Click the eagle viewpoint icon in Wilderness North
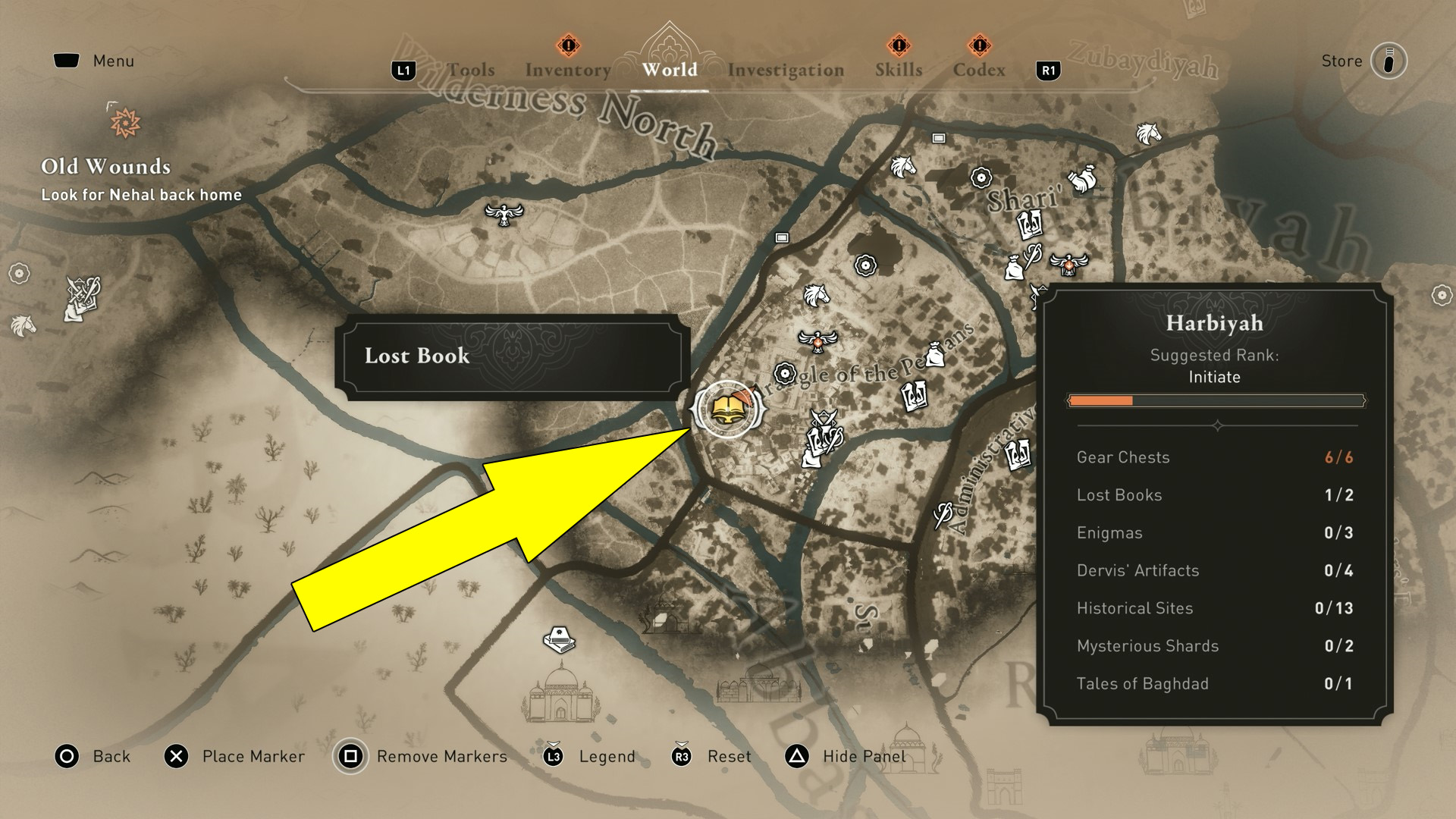 [x=503, y=215]
